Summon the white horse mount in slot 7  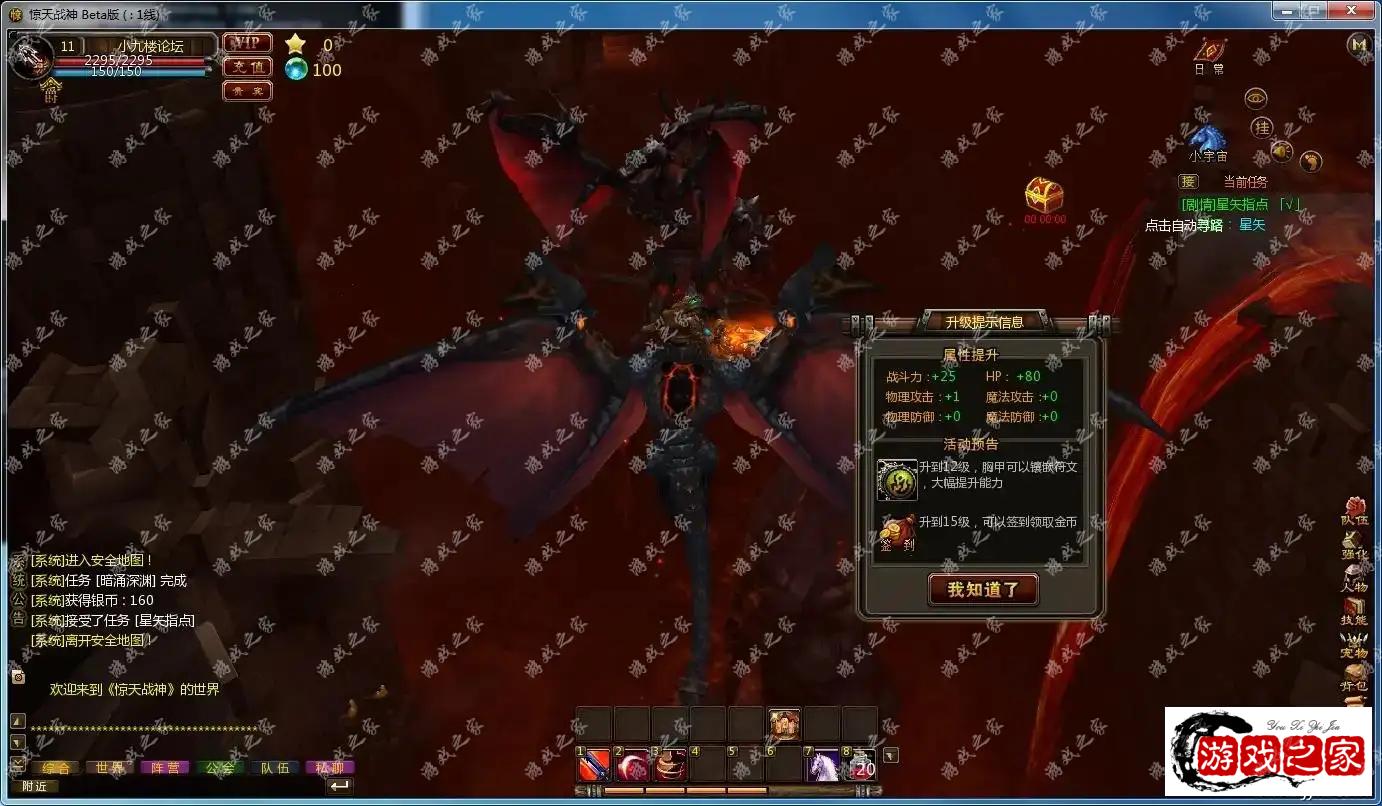(x=822, y=765)
